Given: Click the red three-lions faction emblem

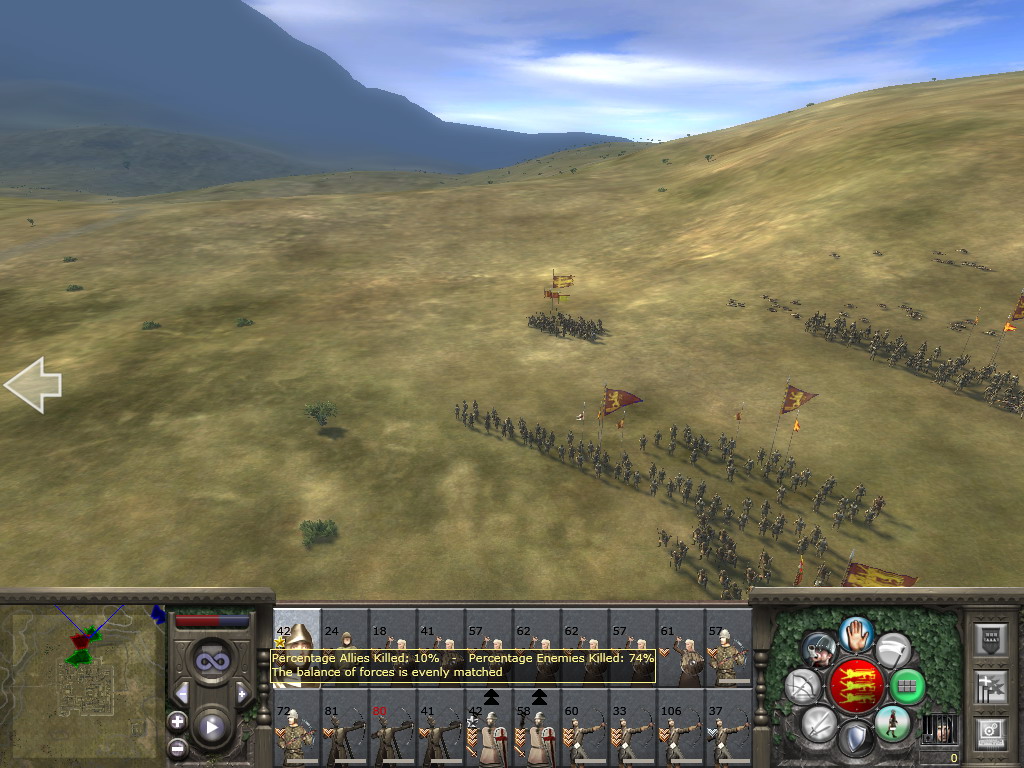Looking at the screenshot, I should (855, 686).
